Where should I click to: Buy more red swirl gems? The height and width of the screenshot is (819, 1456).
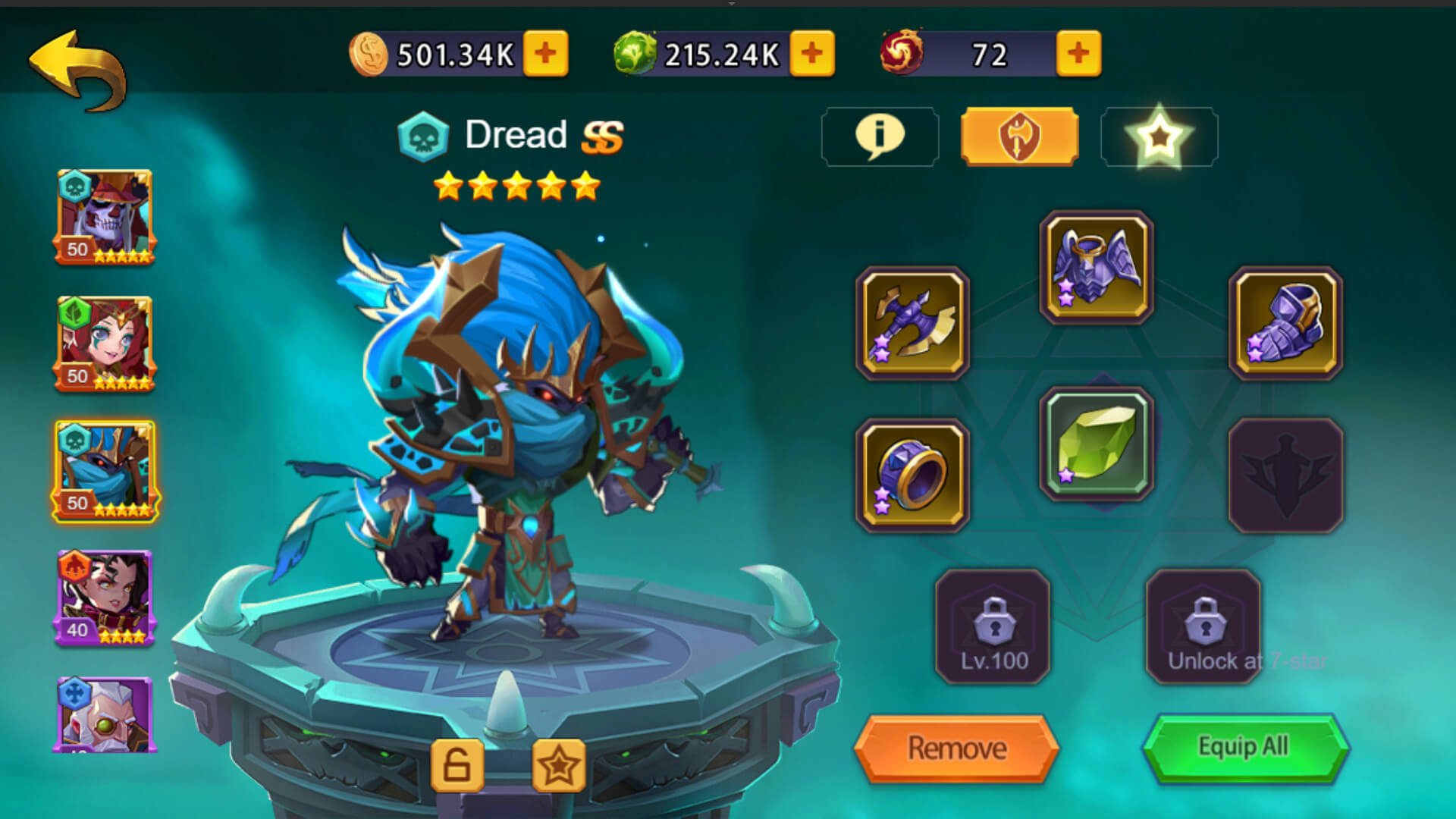[x=1078, y=54]
